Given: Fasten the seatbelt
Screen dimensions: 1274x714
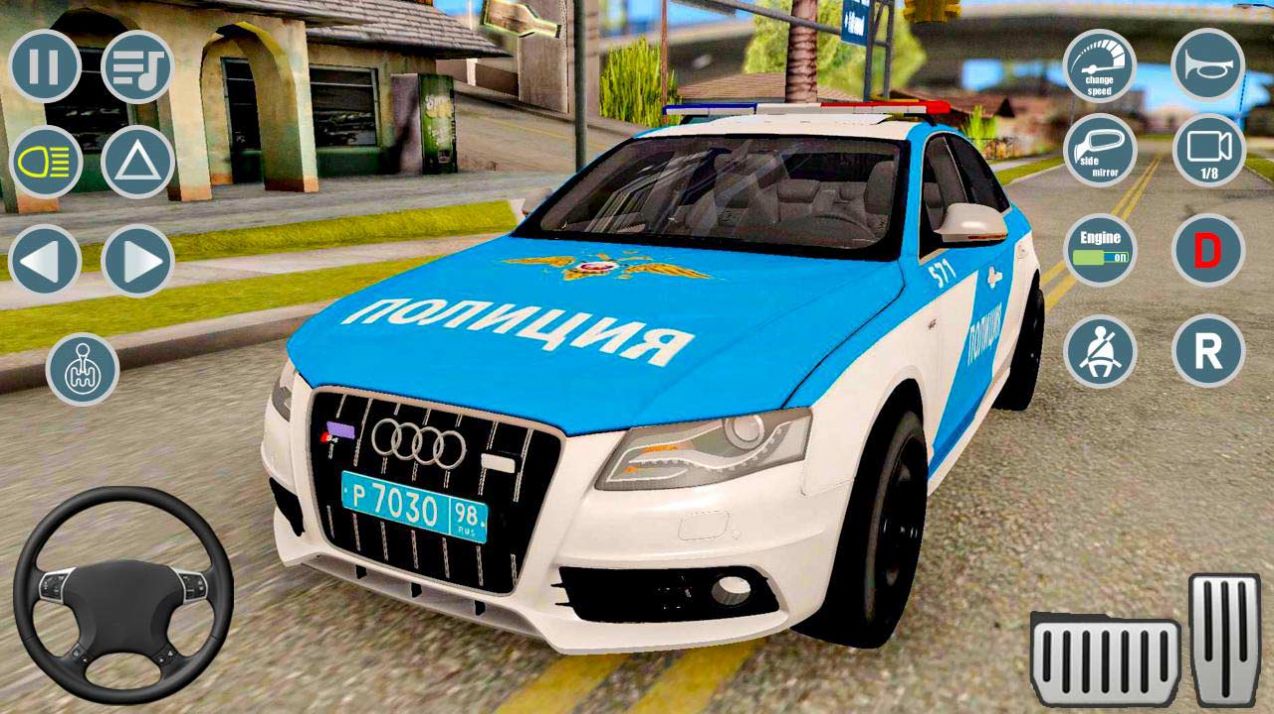Looking at the screenshot, I should (1099, 351).
